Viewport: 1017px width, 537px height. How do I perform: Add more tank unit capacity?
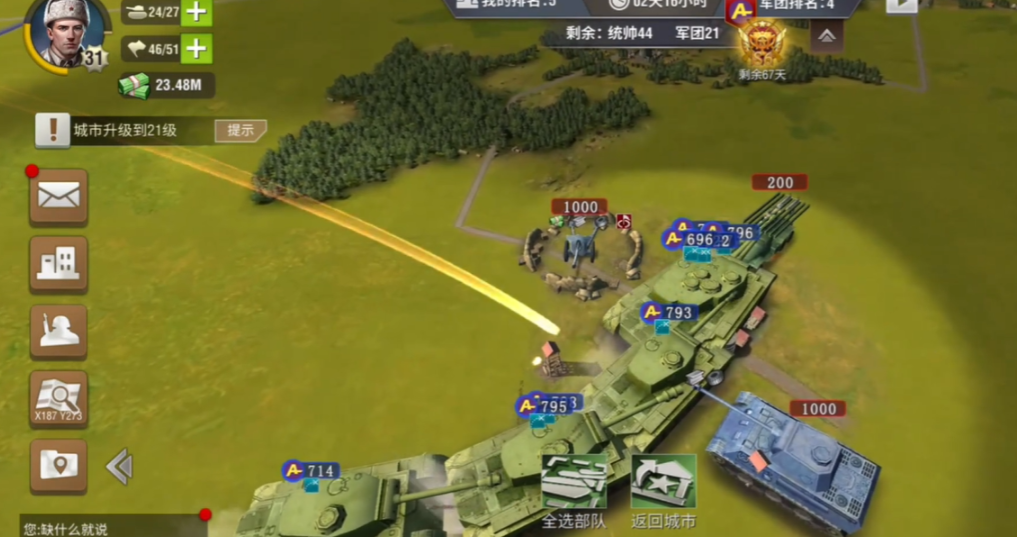tap(197, 12)
